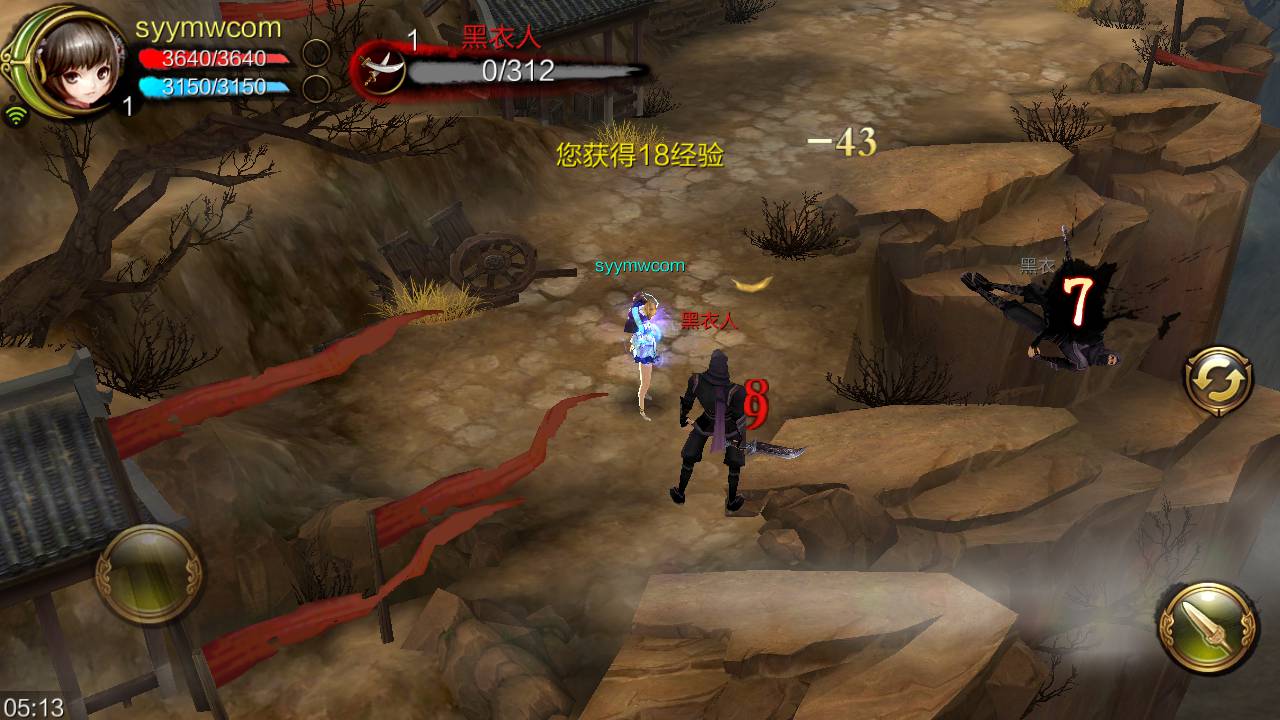Select the 黑衣人 target portrait icon
1280x720 pixels.
coord(380,69)
